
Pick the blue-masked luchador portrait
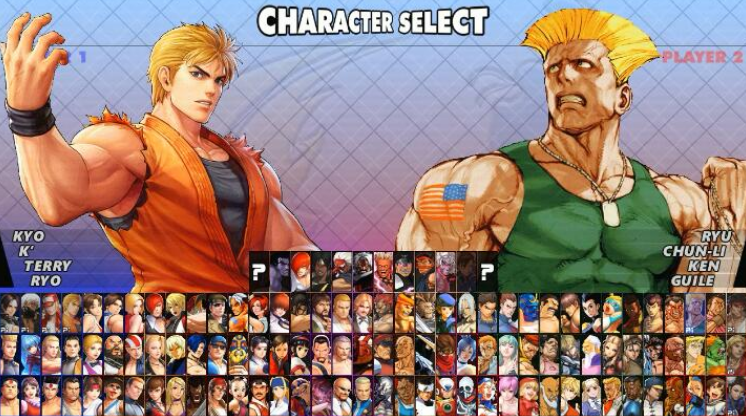coord(530,312)
